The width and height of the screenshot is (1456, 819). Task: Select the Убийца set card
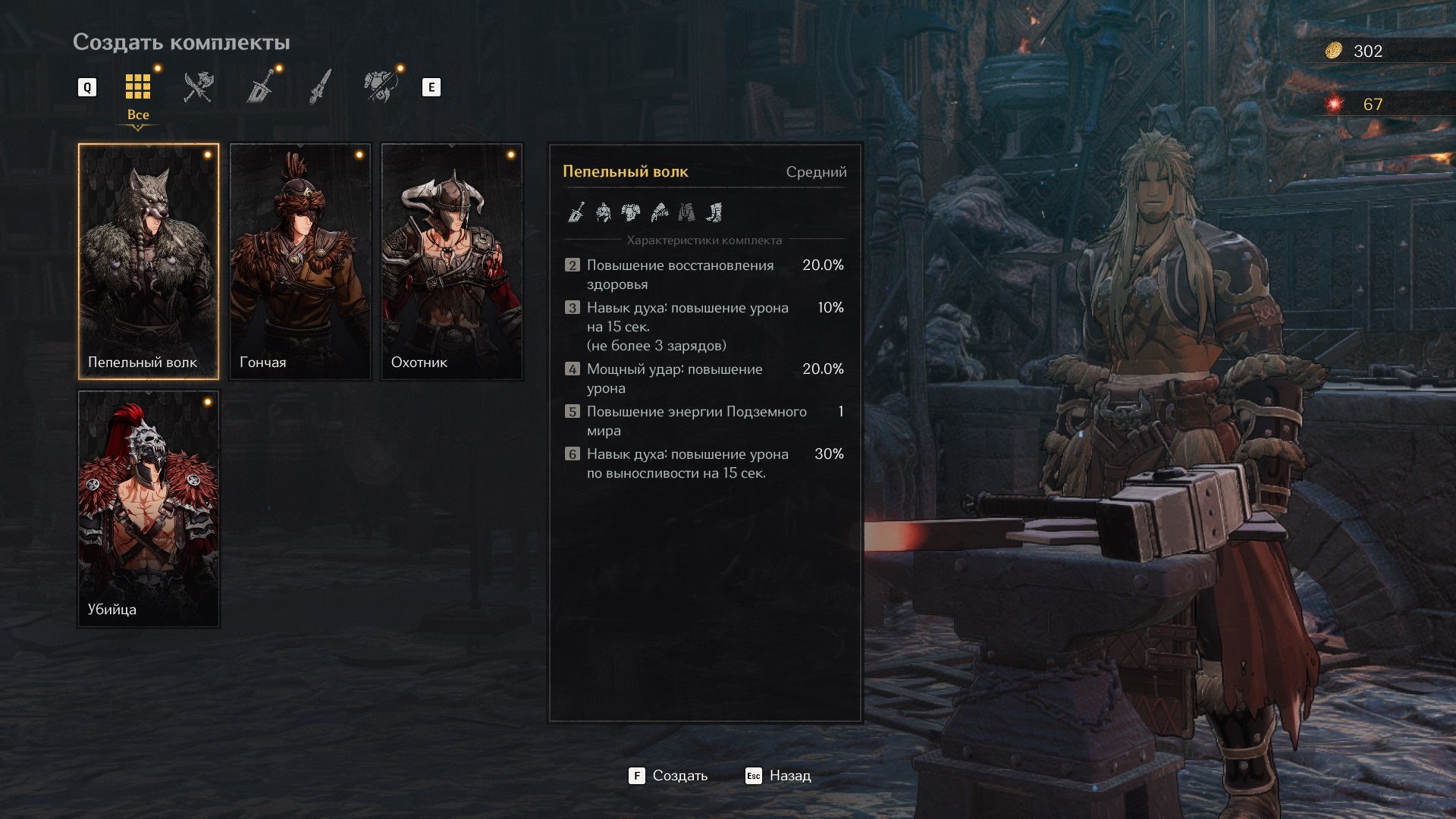click(x=149, y=508)
